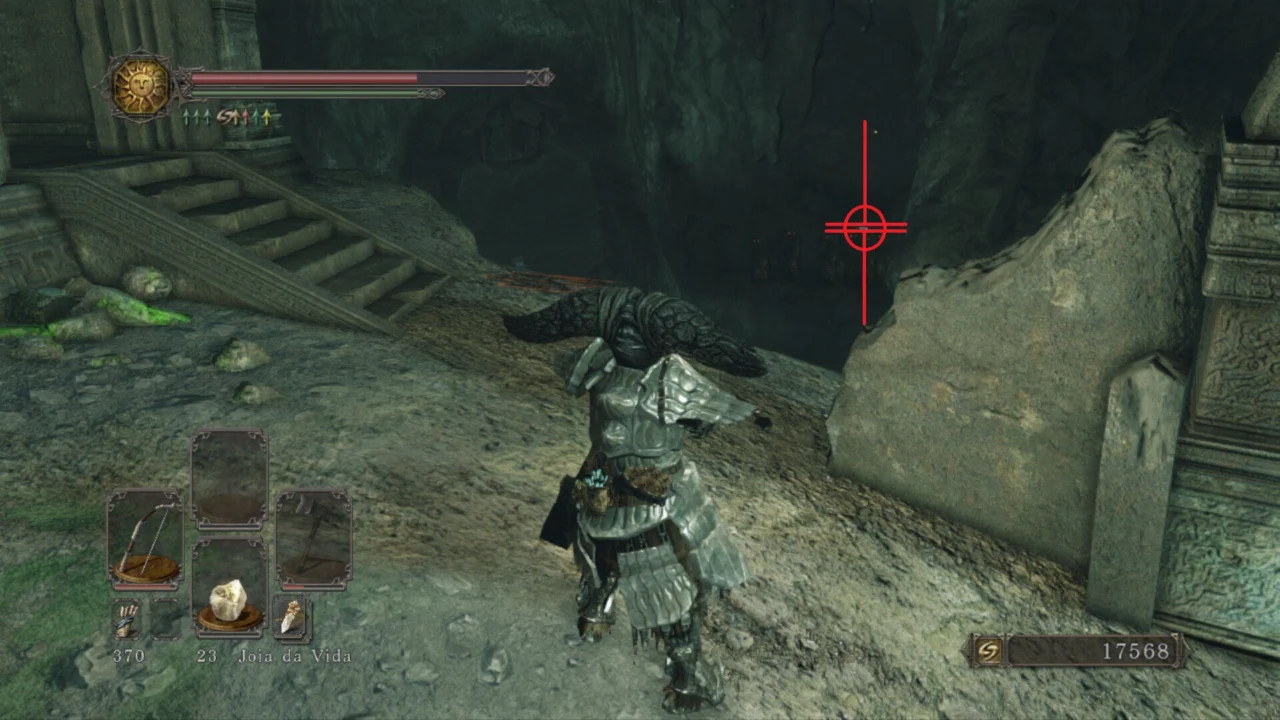The height and width of the screenshot is (720, 1280).
Task: Select the yellow arrow status buff icon
Action: (264, 117)
